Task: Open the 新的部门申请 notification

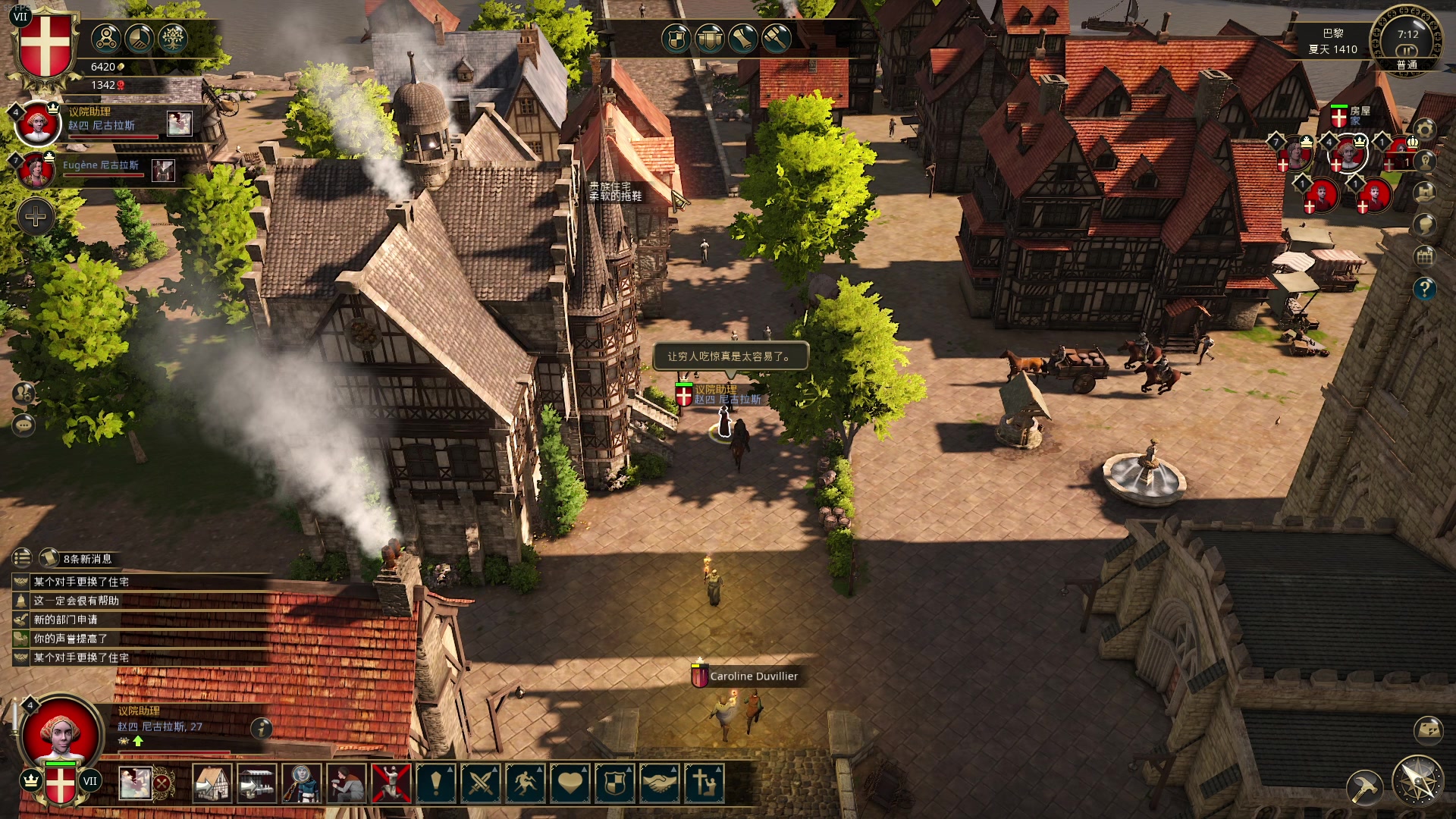Action: 65,620
